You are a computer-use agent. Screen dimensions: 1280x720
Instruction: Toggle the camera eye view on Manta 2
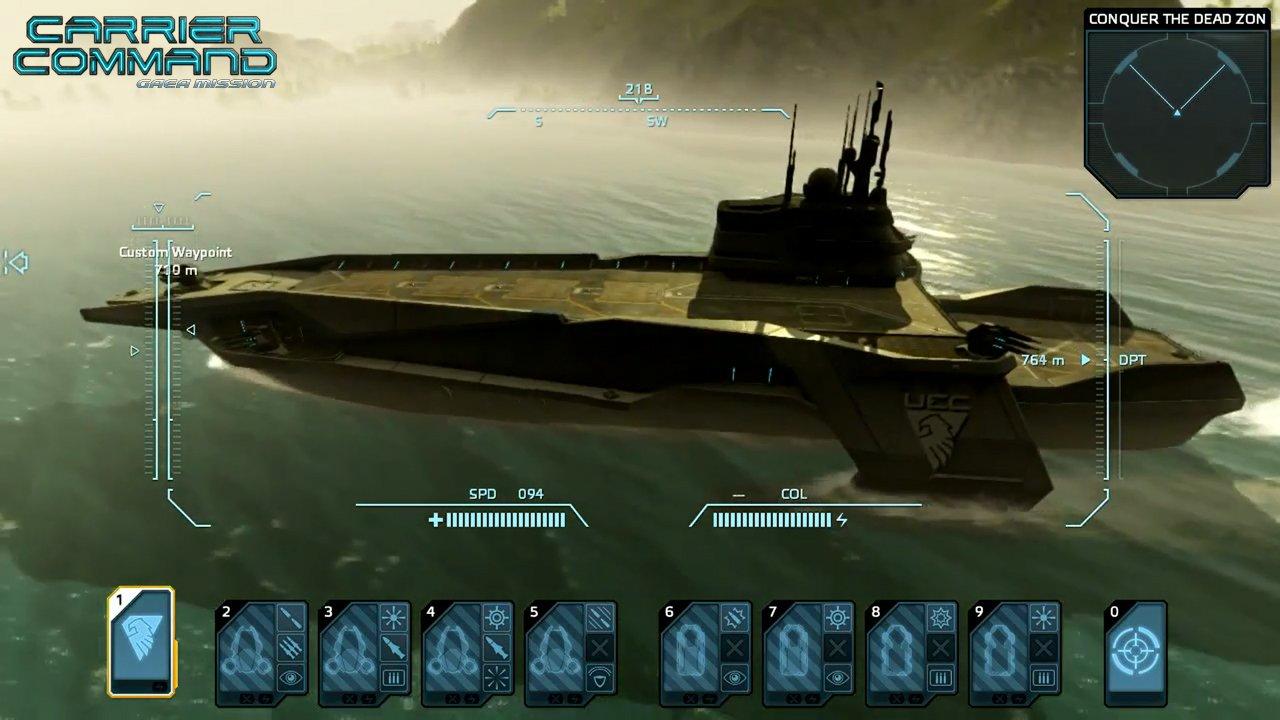pos(292,677)
